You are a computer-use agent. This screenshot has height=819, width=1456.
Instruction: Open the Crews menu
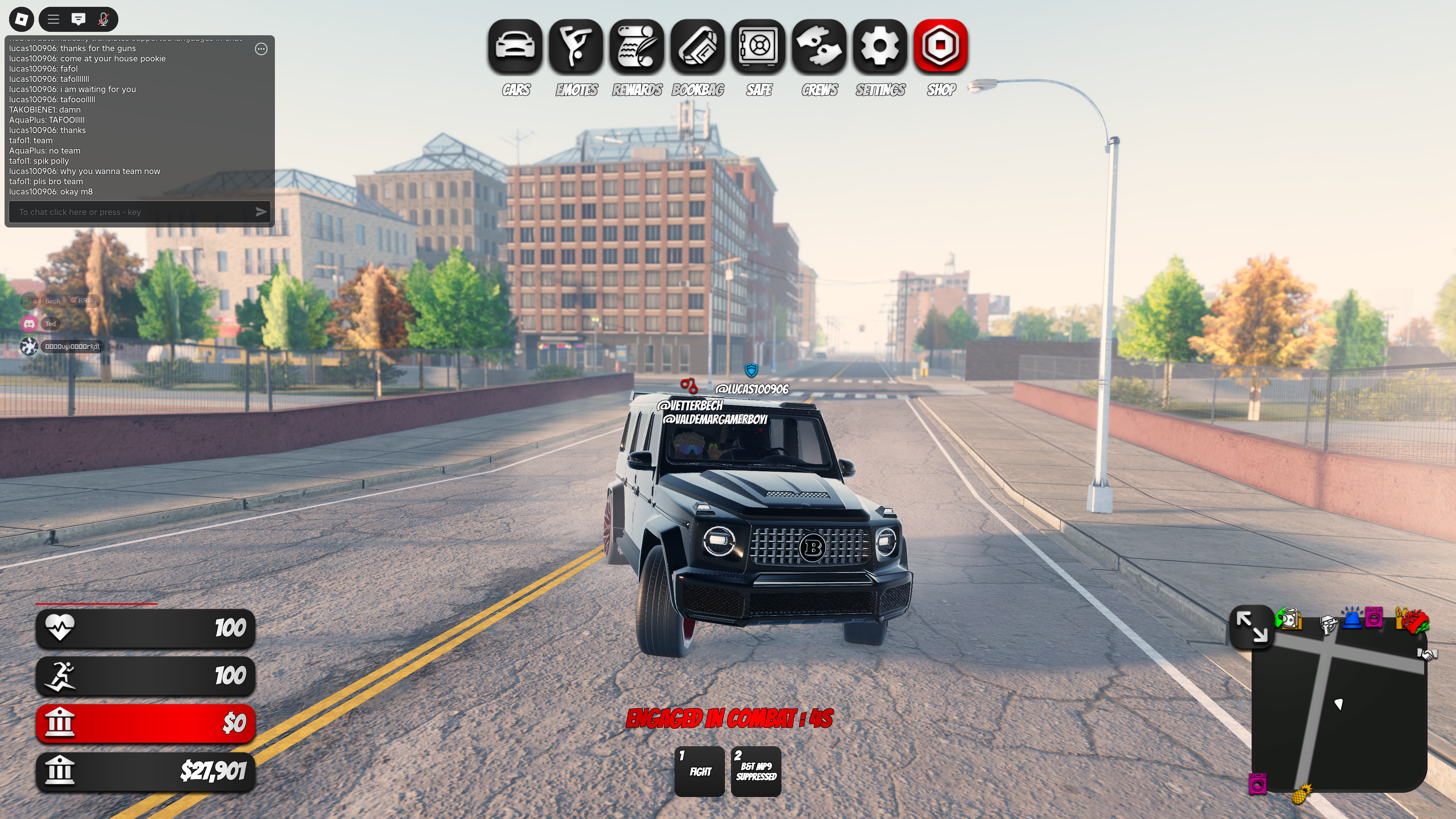(x=819, y=46)
